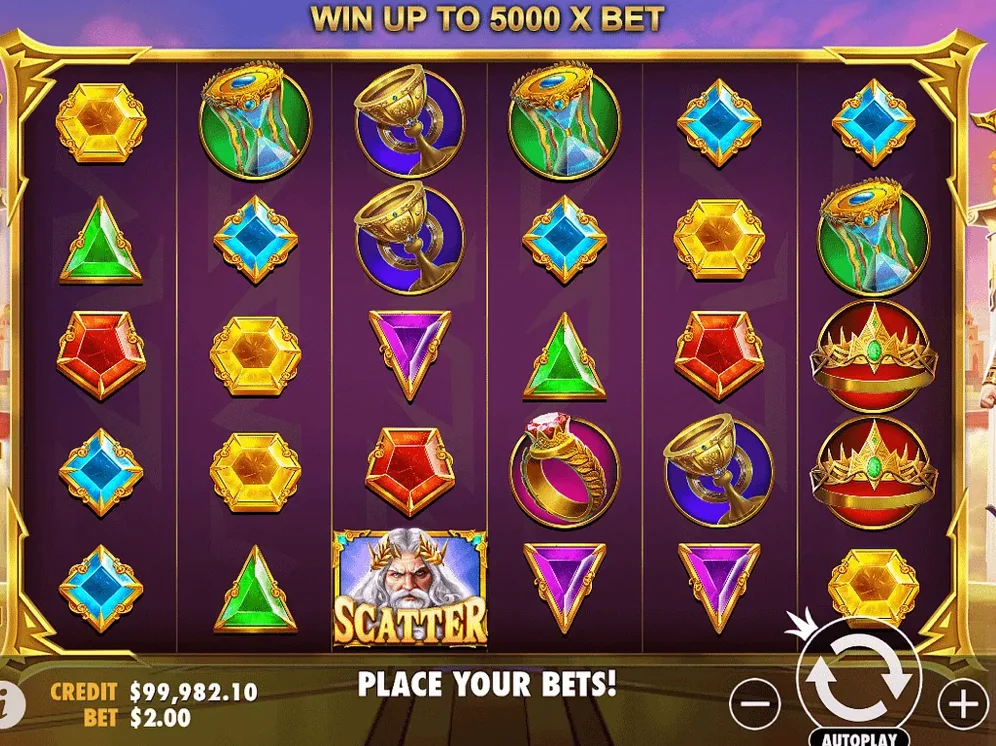996x746 pixels.
Task: Open the Autoplay options
Action: click(859, 738)
